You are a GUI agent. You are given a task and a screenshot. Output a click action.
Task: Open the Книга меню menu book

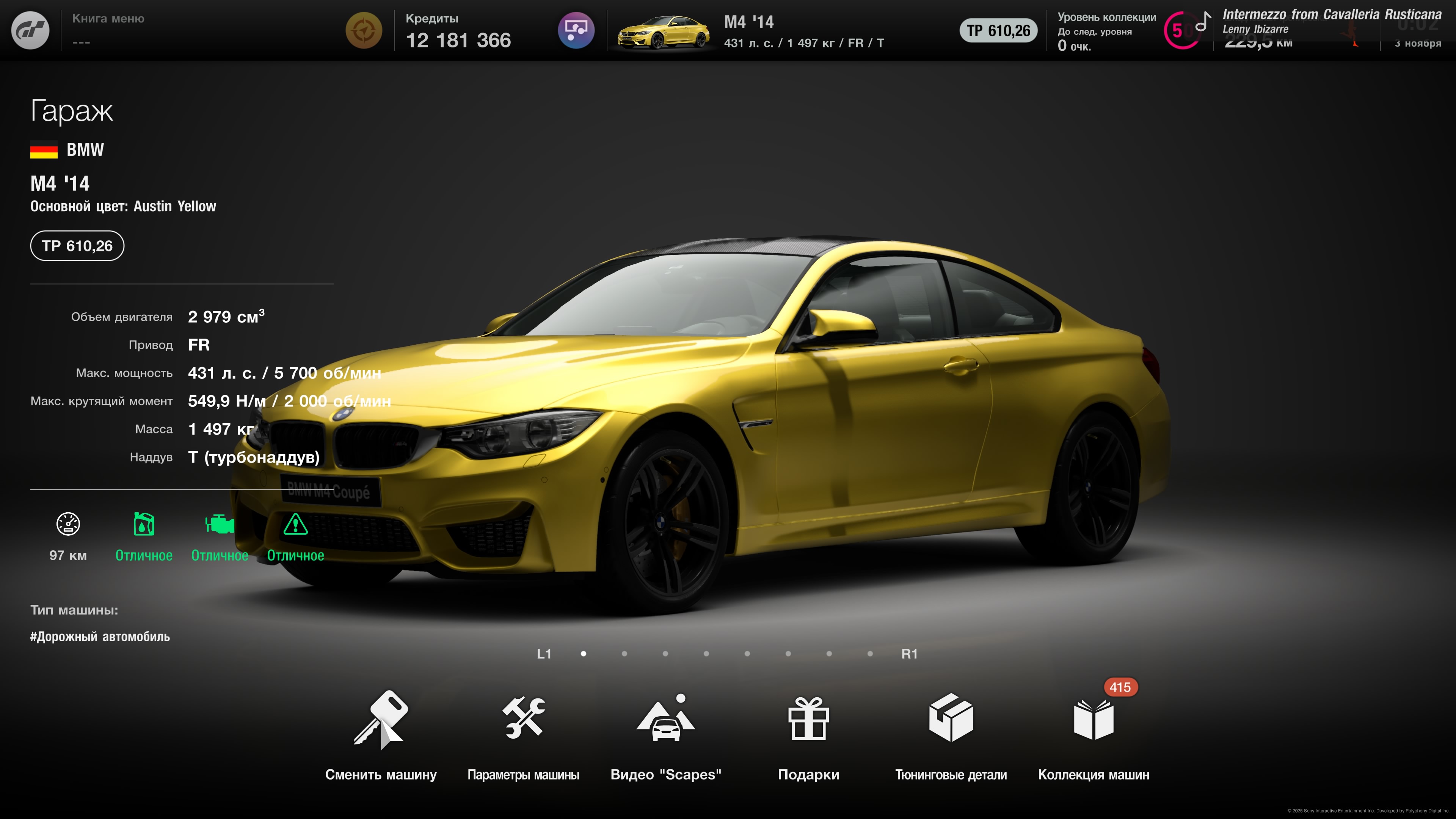click(x=108, y=30)
